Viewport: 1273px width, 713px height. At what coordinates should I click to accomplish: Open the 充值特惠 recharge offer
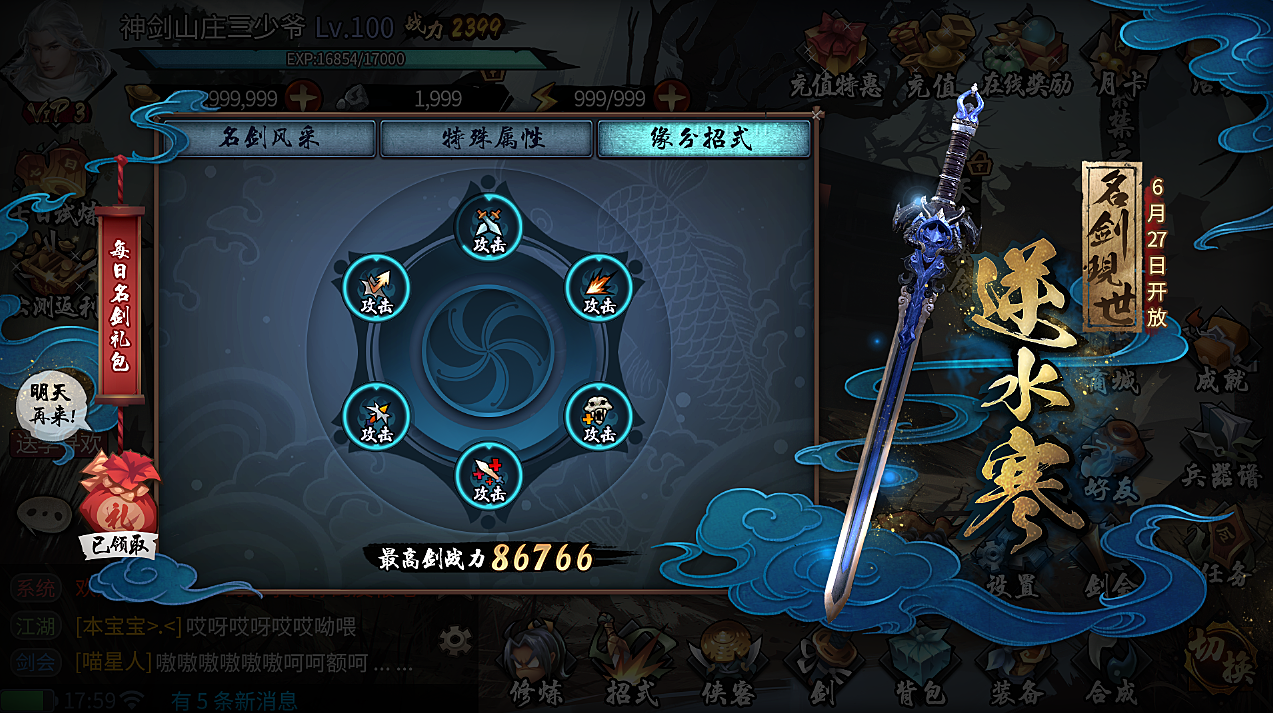click(835, 62)
